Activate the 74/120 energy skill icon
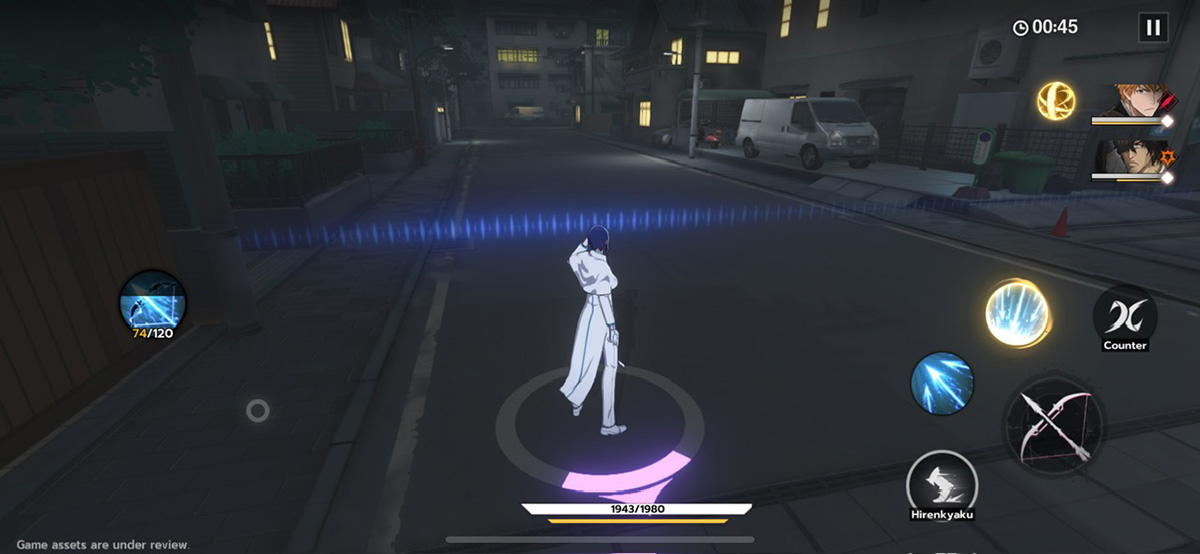 (153, 300)
